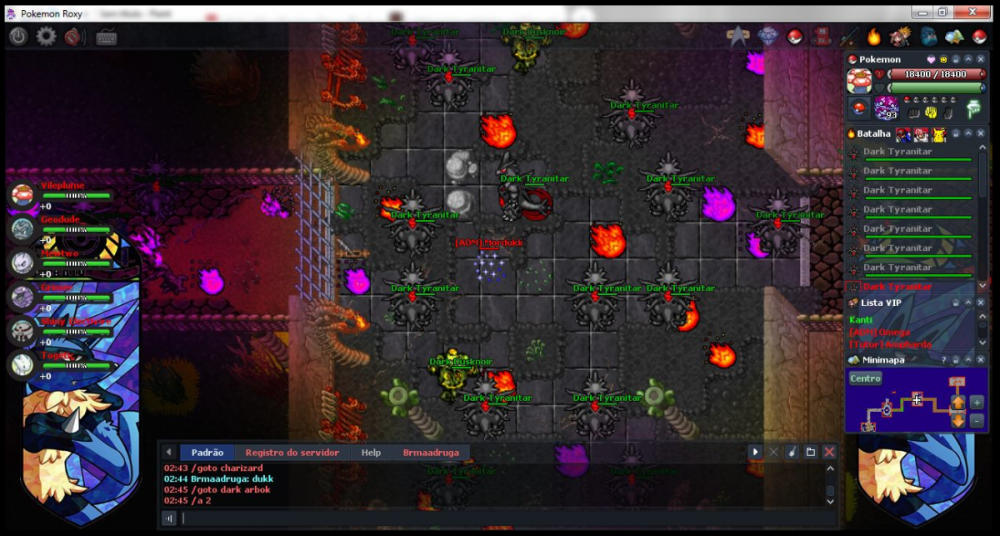Click the chat text input field

(x=500, y=518)
